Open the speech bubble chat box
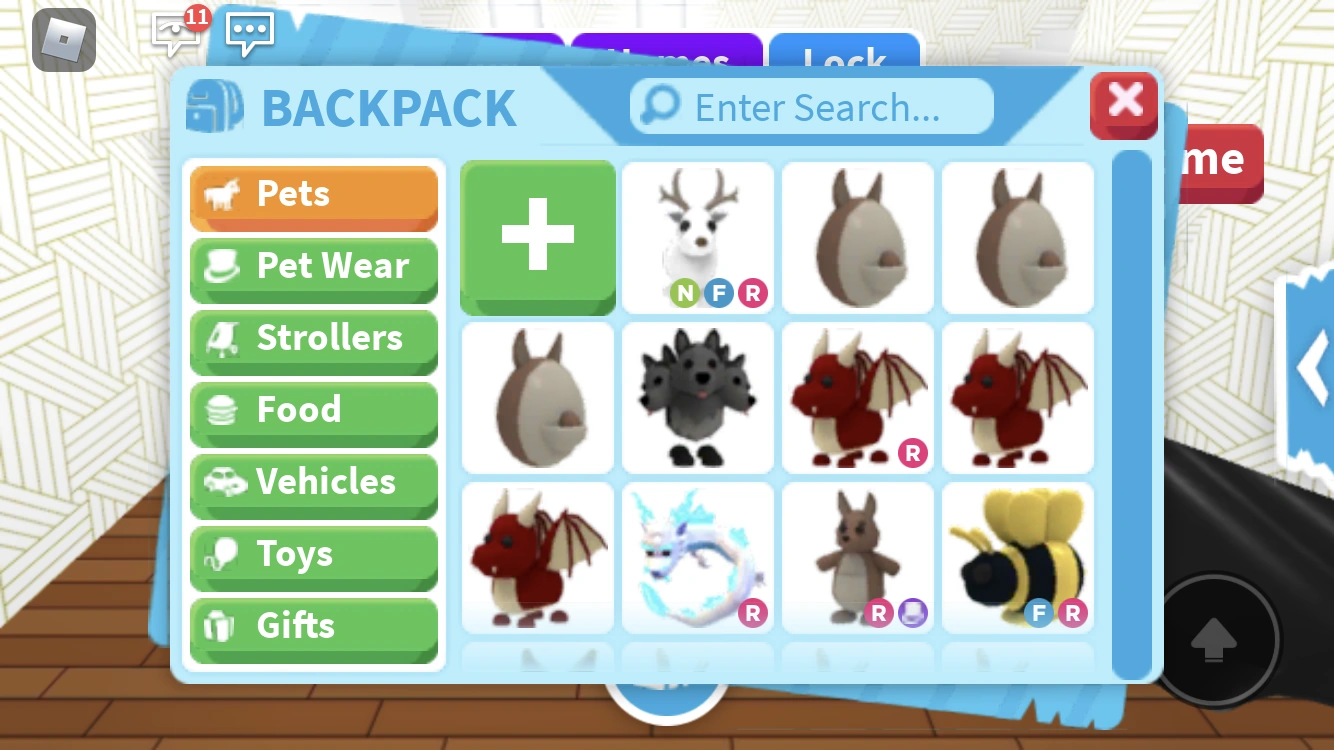This screenshot has height=750, width=1334. click(x=249, y=33)
